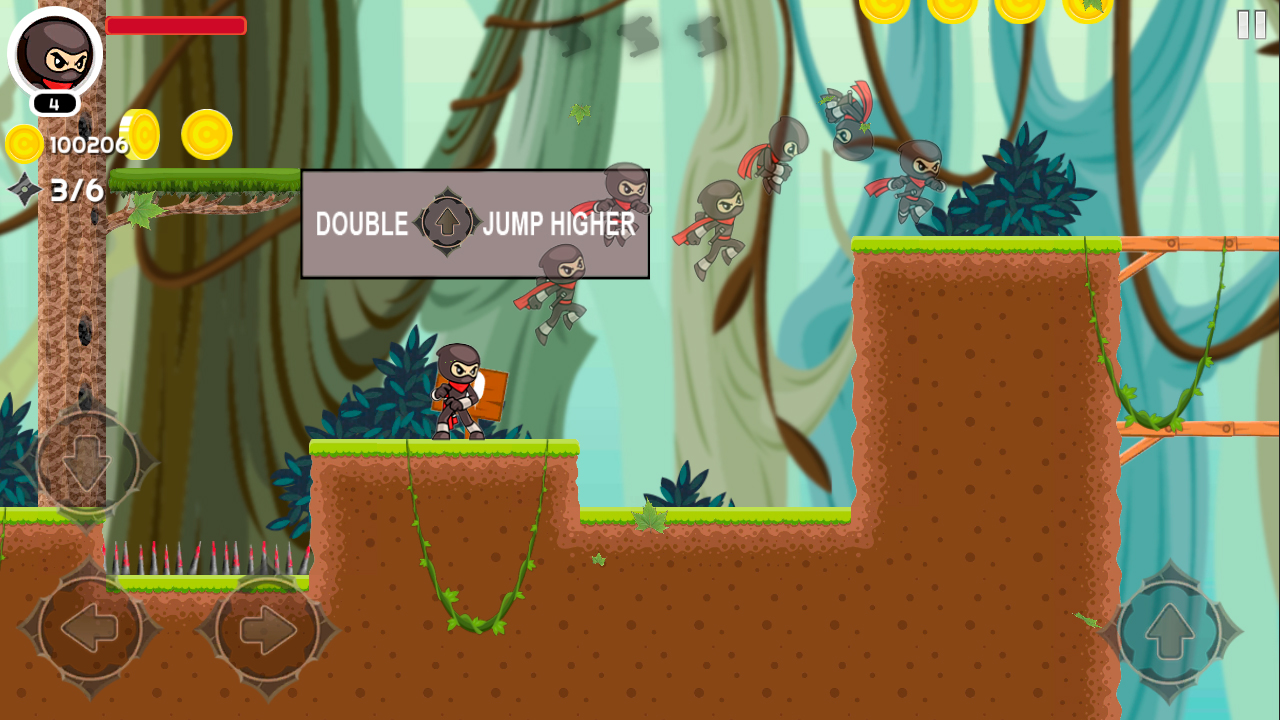Click the level number badge on avatar
Image resolution: width=1280 pixels, height=720 pixels.
[x=56, y=100]
